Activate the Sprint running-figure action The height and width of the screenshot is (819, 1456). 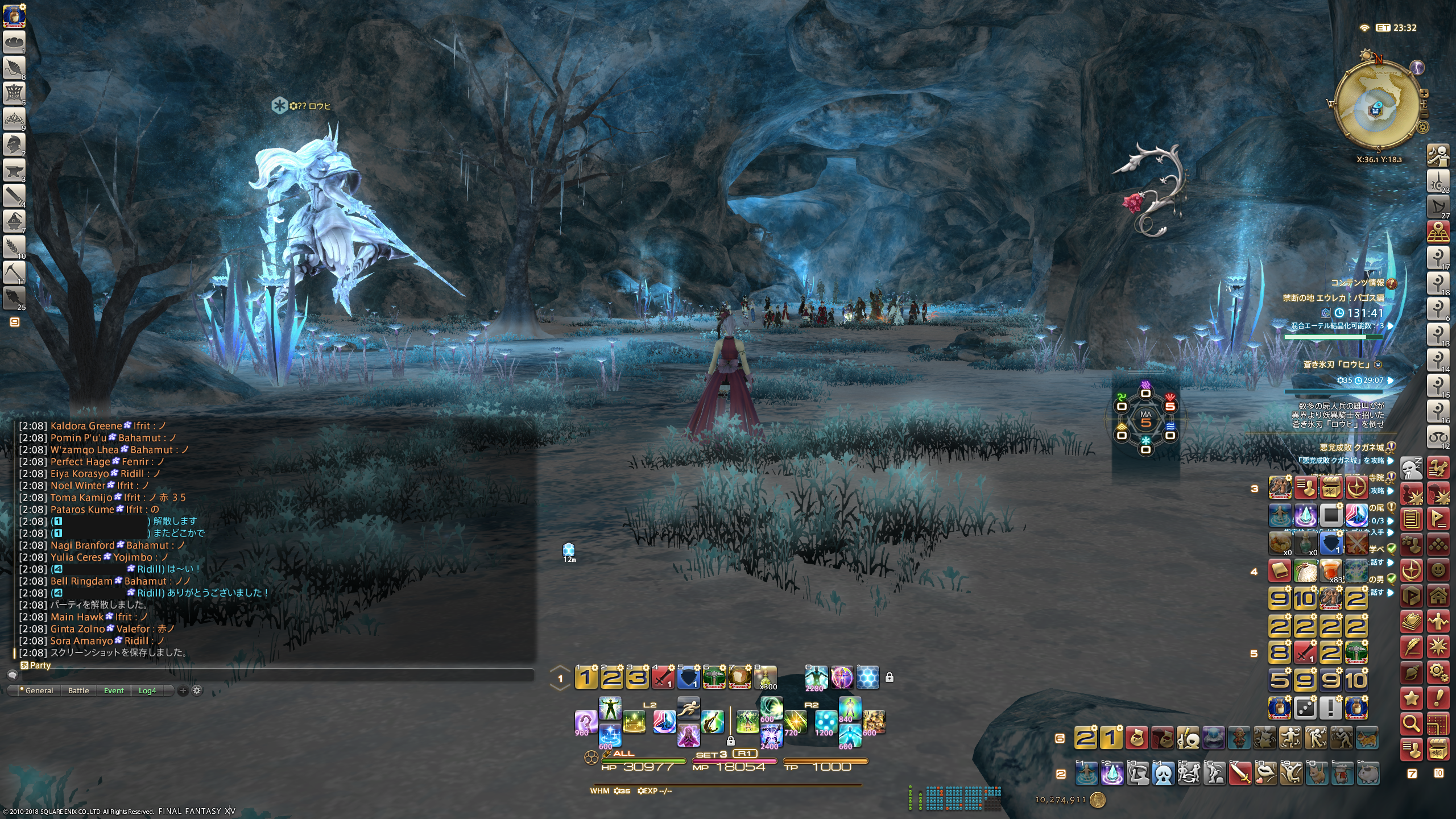click(x=688, y=708)
